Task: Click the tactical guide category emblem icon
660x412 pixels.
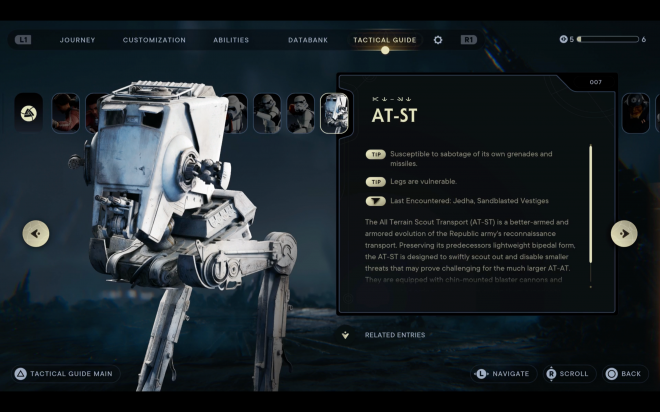Action: pos(30,113)
